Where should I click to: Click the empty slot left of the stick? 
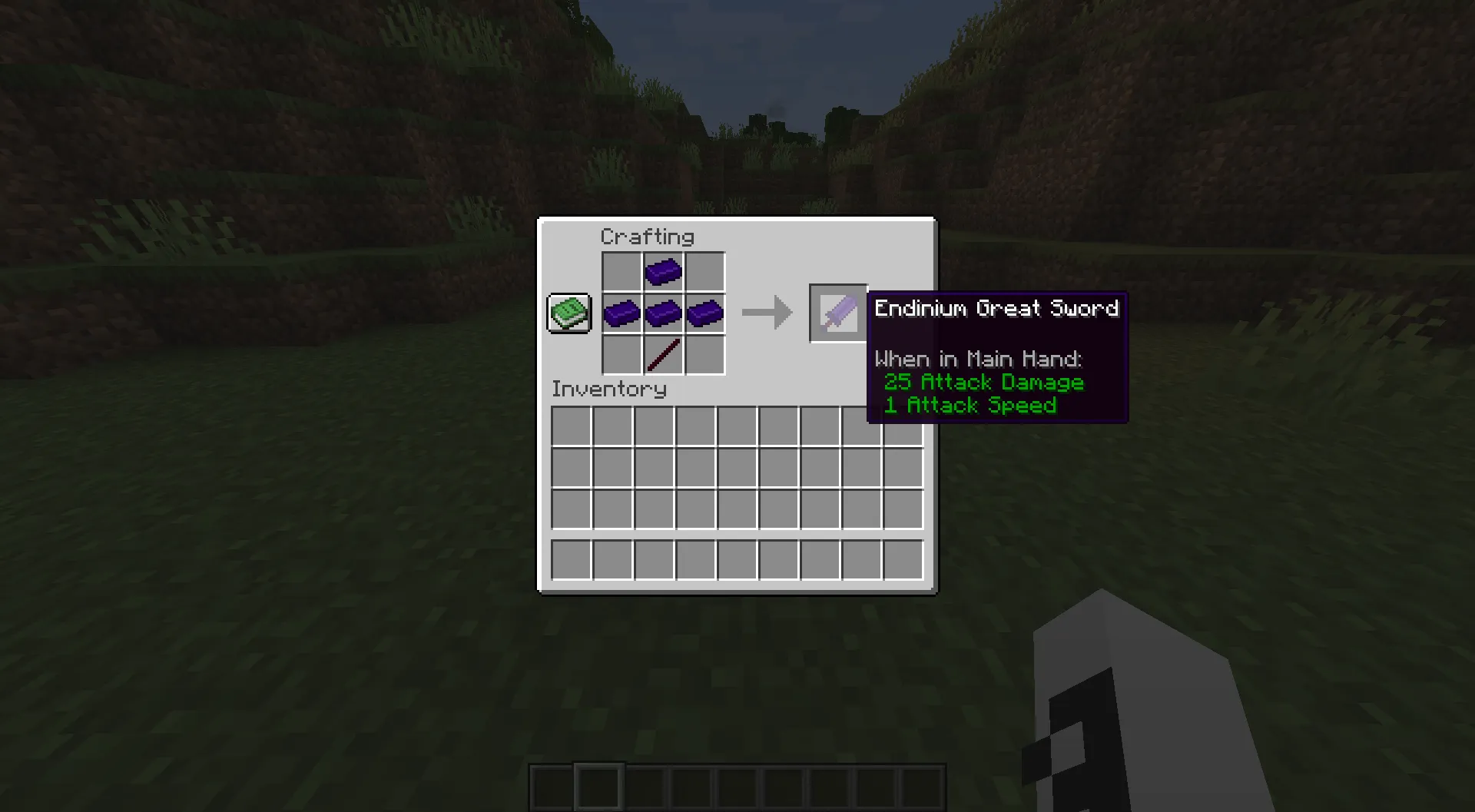621,354
